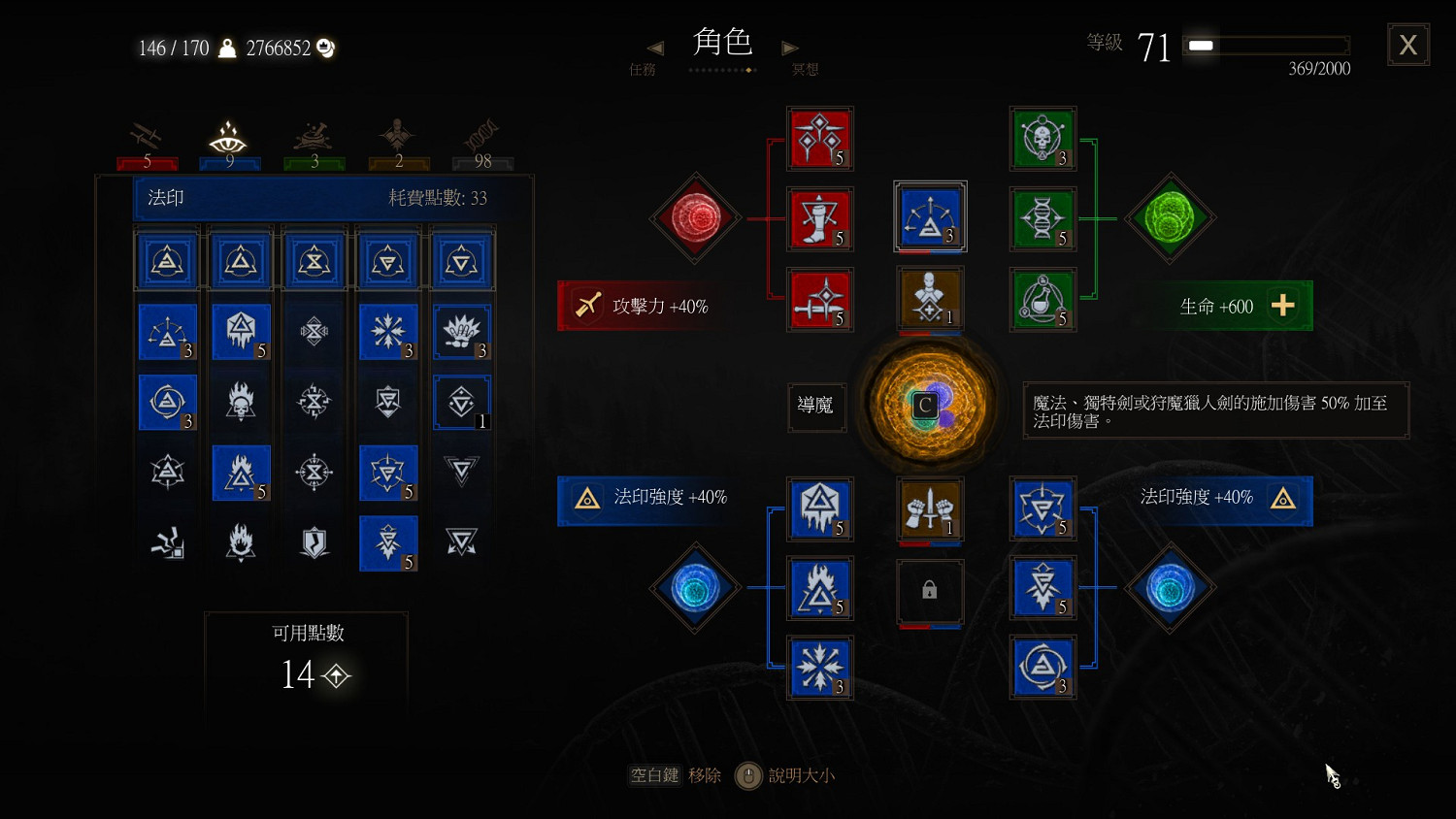Screen dimensions: 1456x819
Task: Navigate left to the 任務 panel arrow
Action: 654,49
